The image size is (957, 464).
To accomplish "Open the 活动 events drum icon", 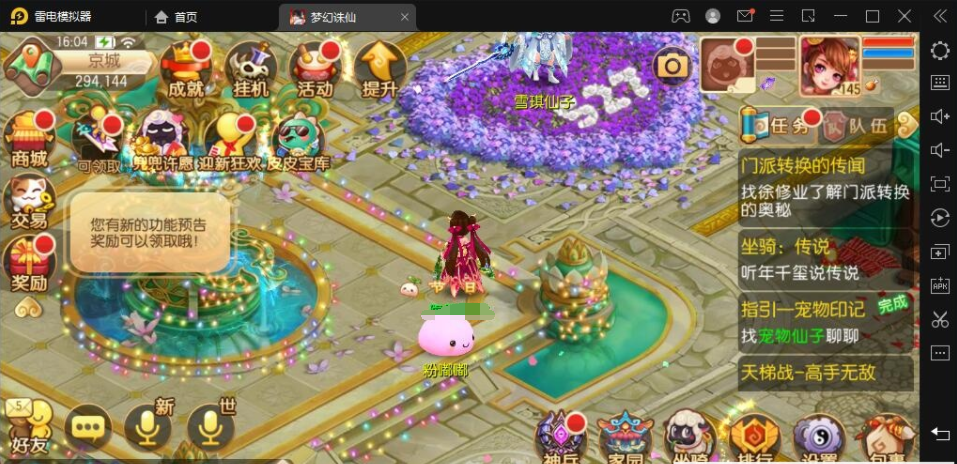I will 315,68.
